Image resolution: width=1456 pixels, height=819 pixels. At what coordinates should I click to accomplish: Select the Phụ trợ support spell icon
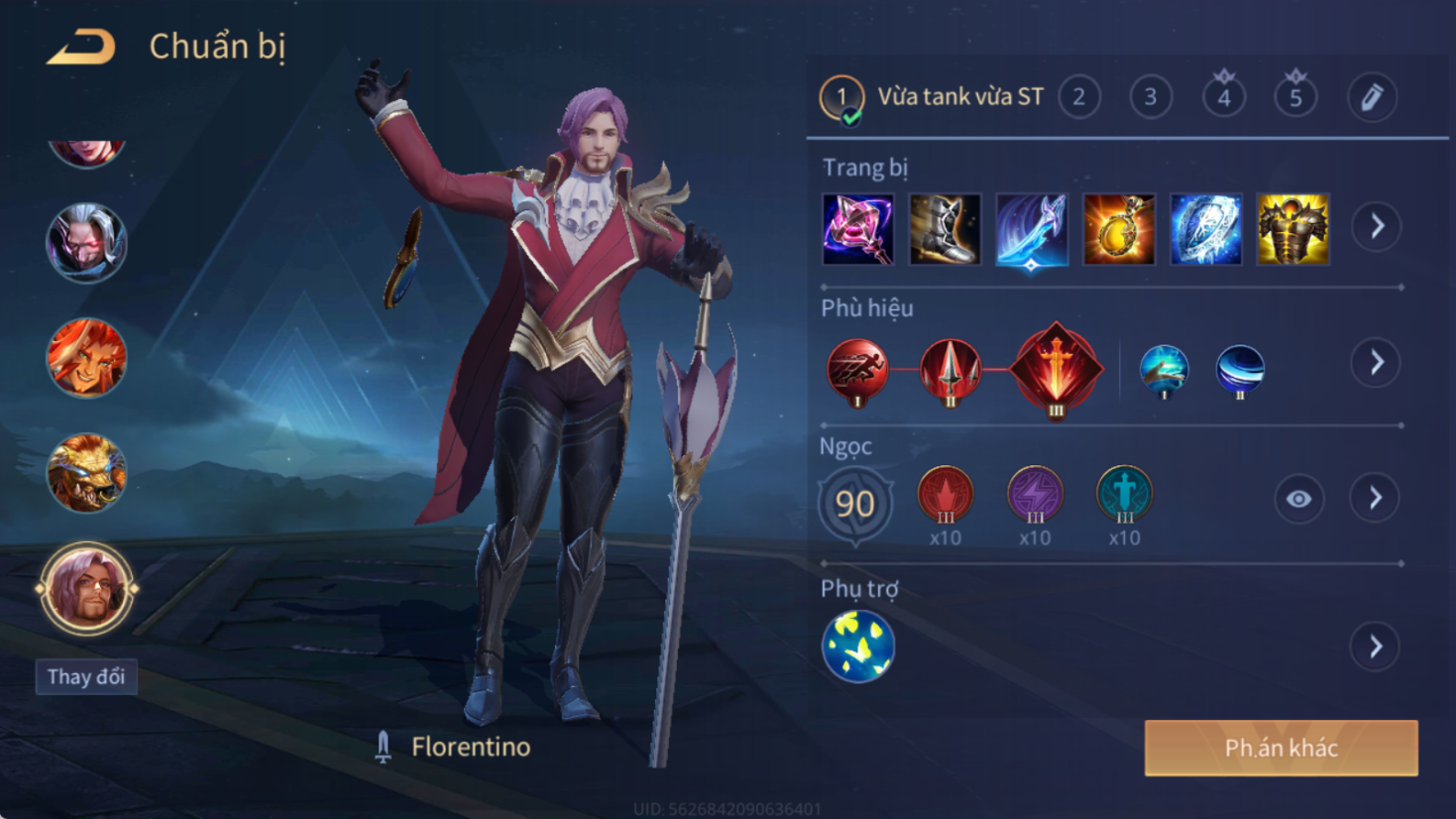point(858,646)
